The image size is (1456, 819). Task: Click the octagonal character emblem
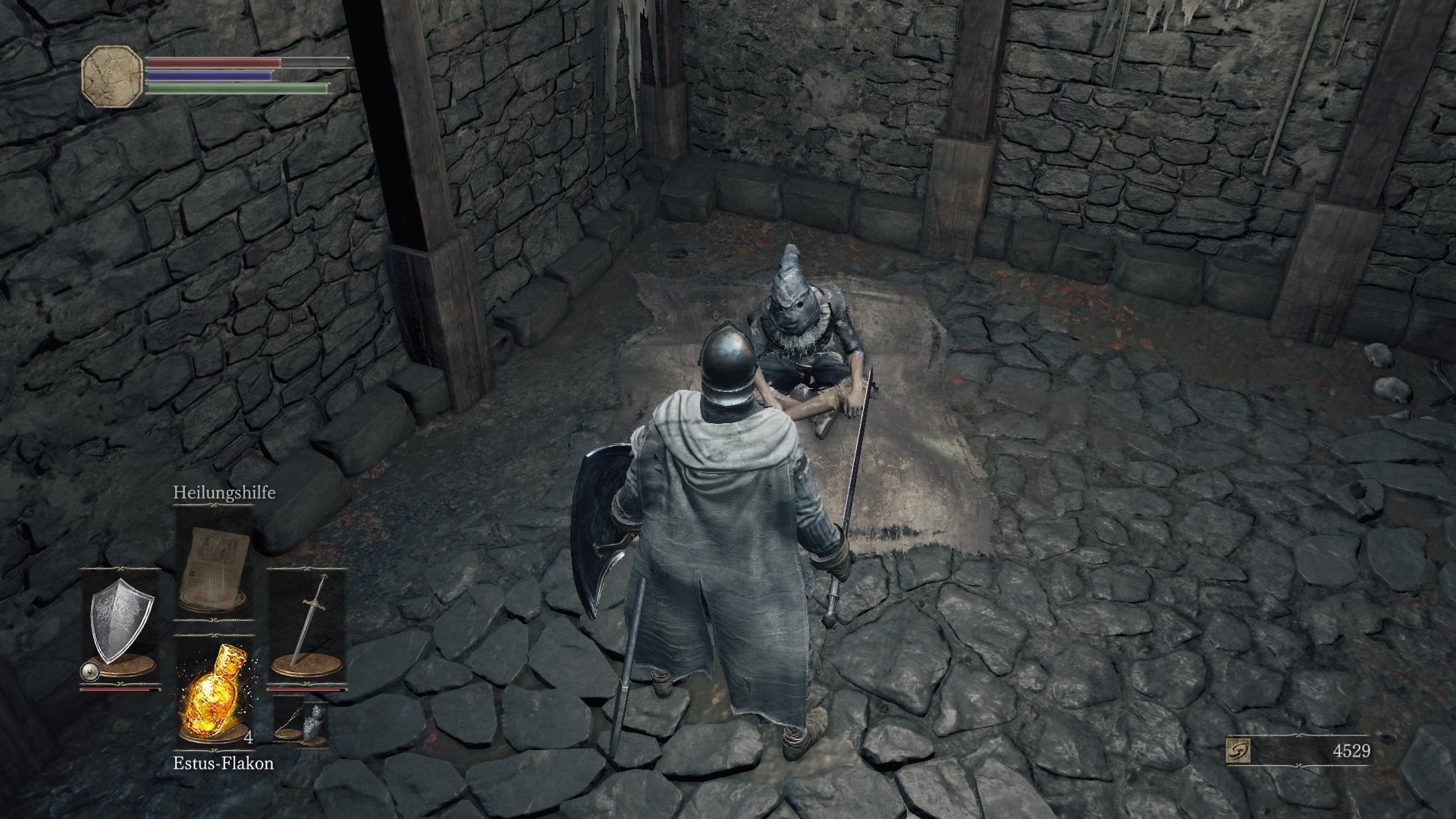(112, 76)
